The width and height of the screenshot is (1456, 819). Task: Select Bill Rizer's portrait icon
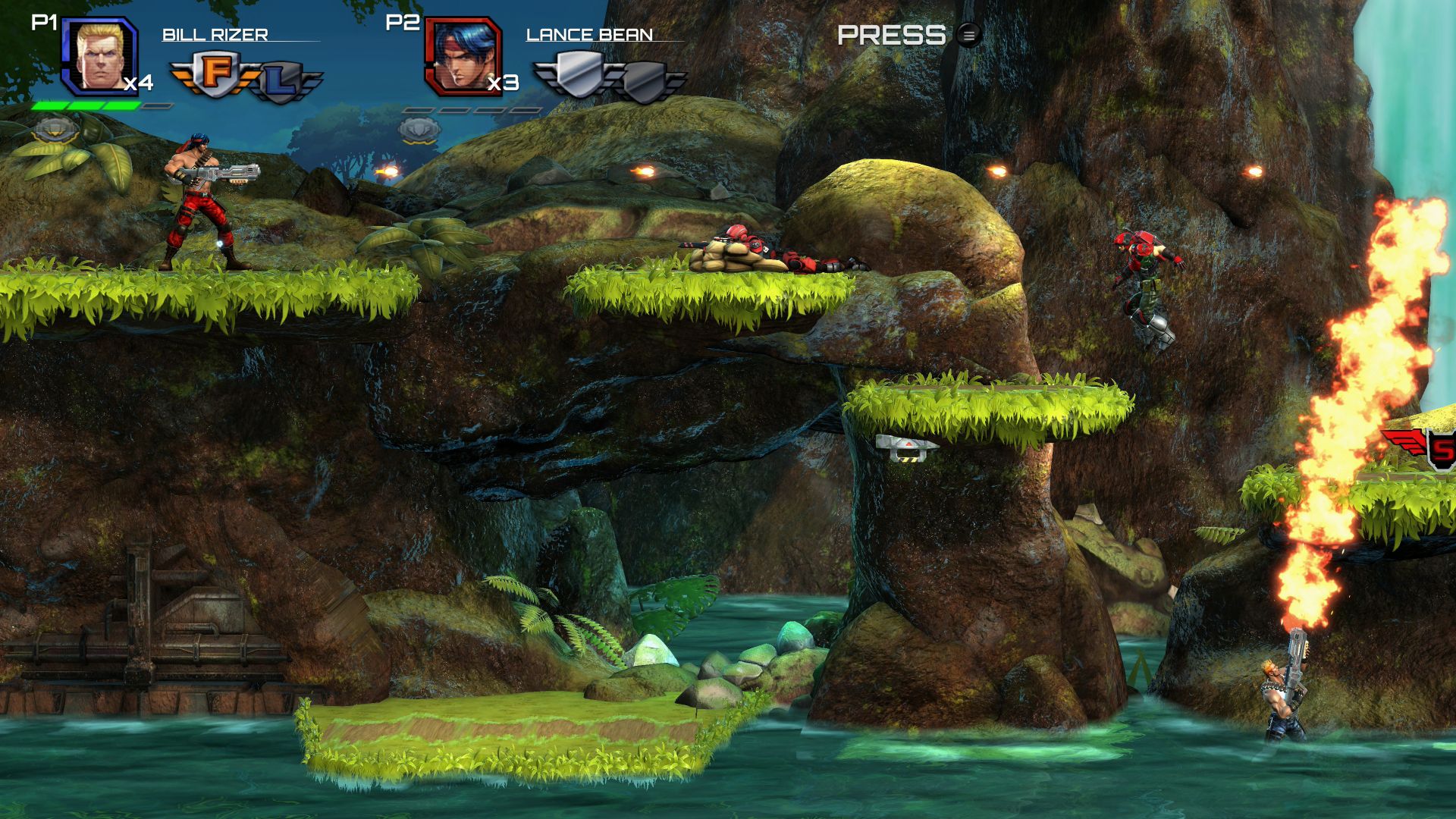[99, 55]
